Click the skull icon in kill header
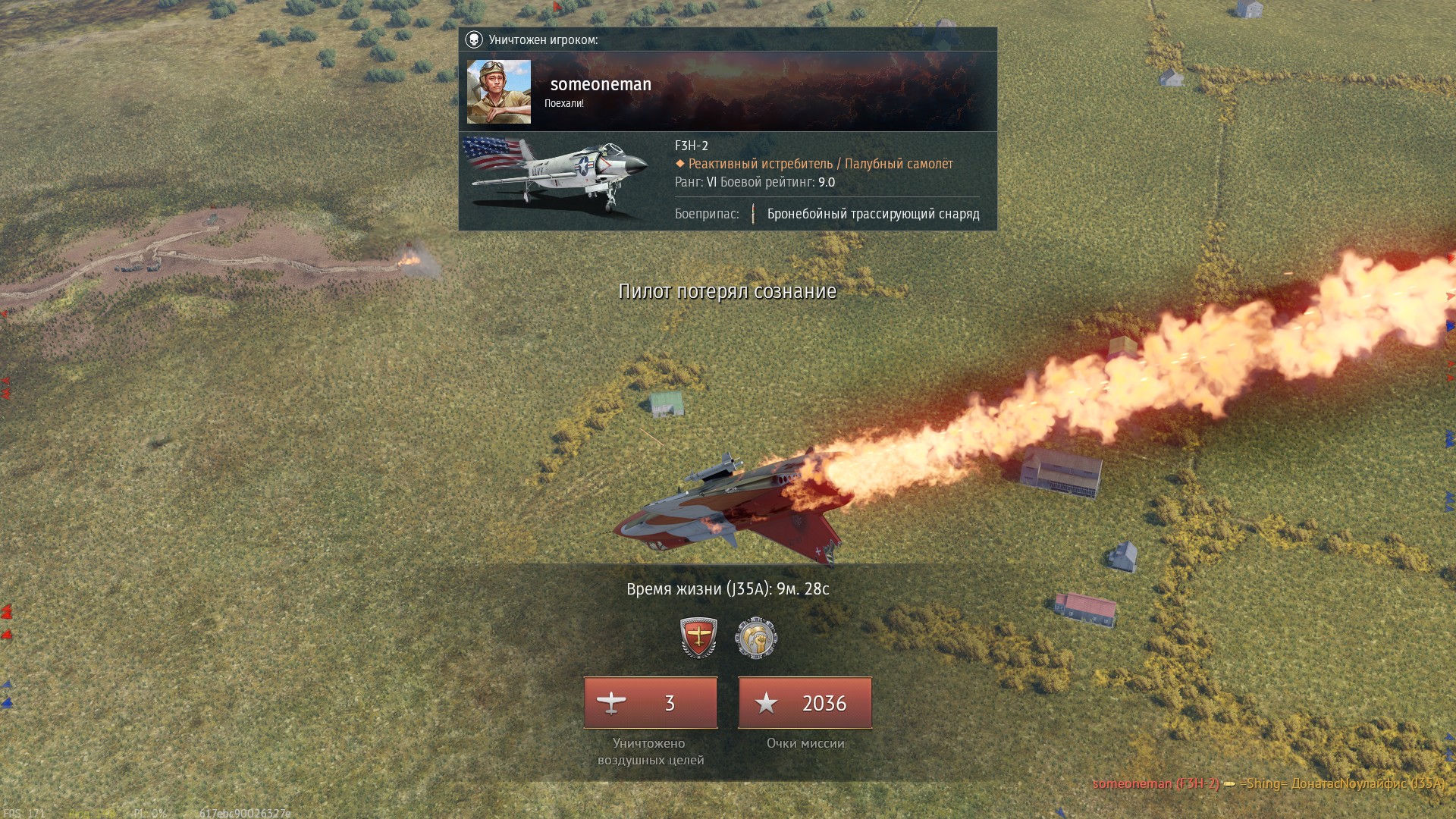1456x819 pixels. click(474, 39)
